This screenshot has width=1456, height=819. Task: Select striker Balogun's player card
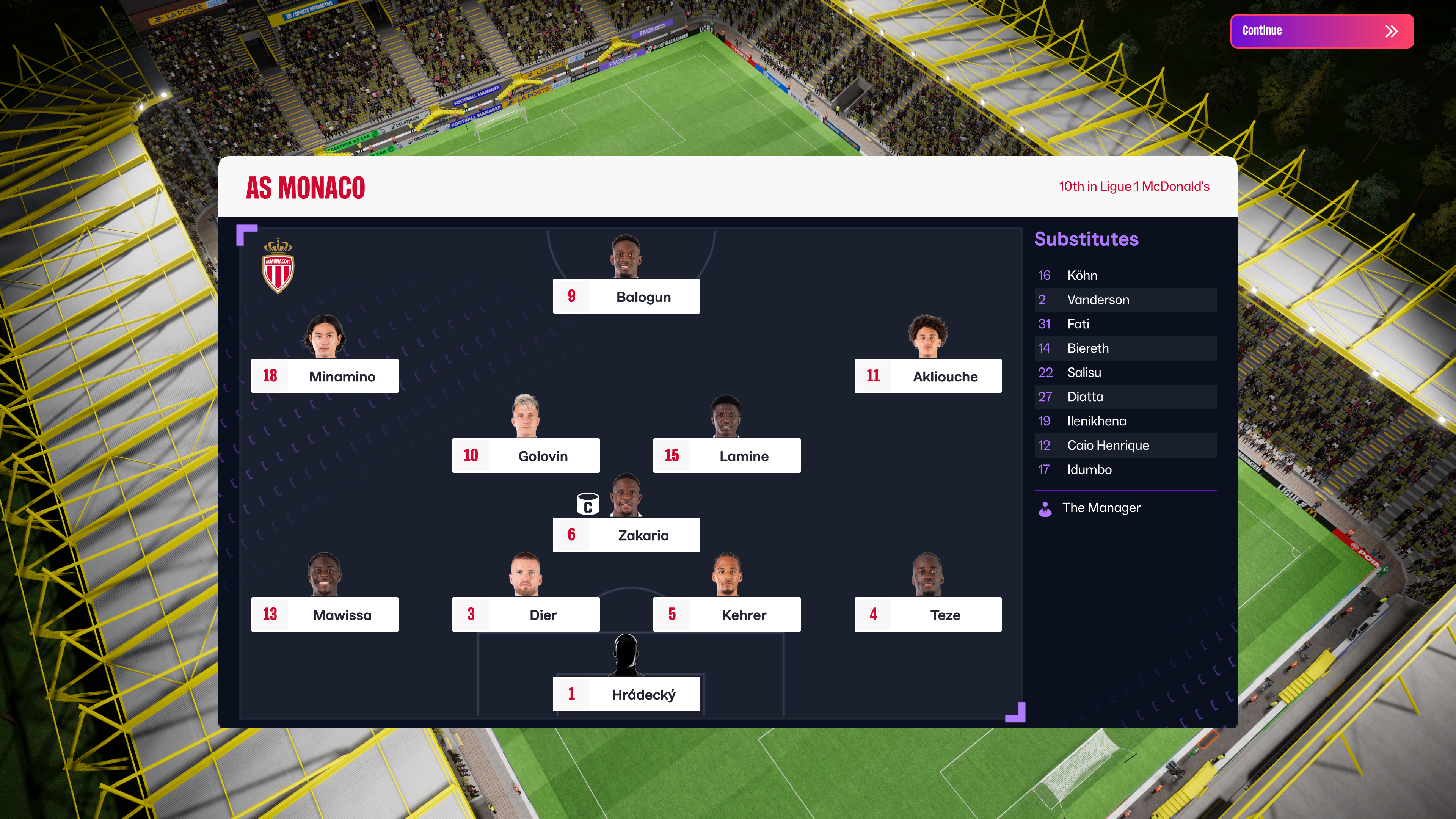click(626, 297)
